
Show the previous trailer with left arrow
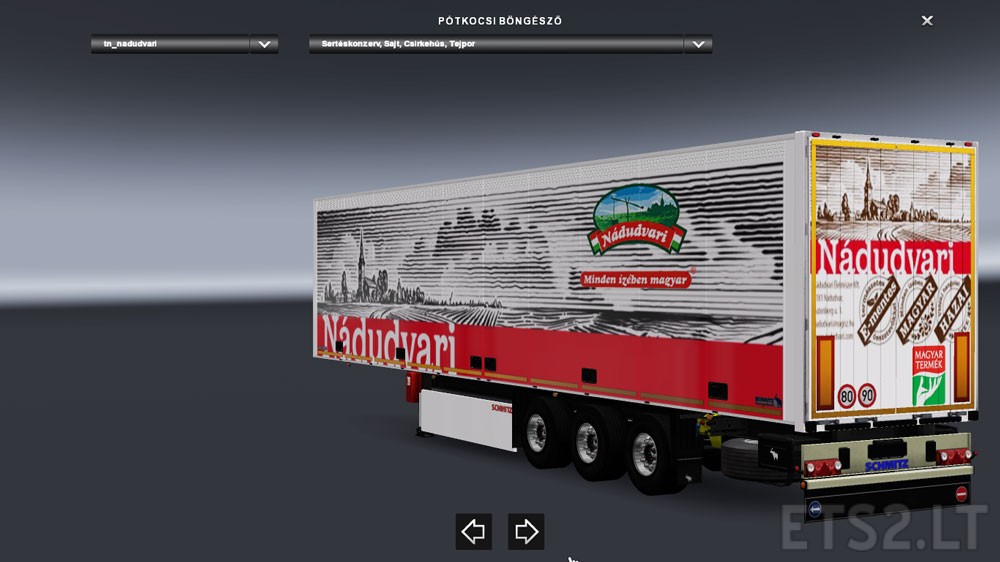(x=473, y=531)
